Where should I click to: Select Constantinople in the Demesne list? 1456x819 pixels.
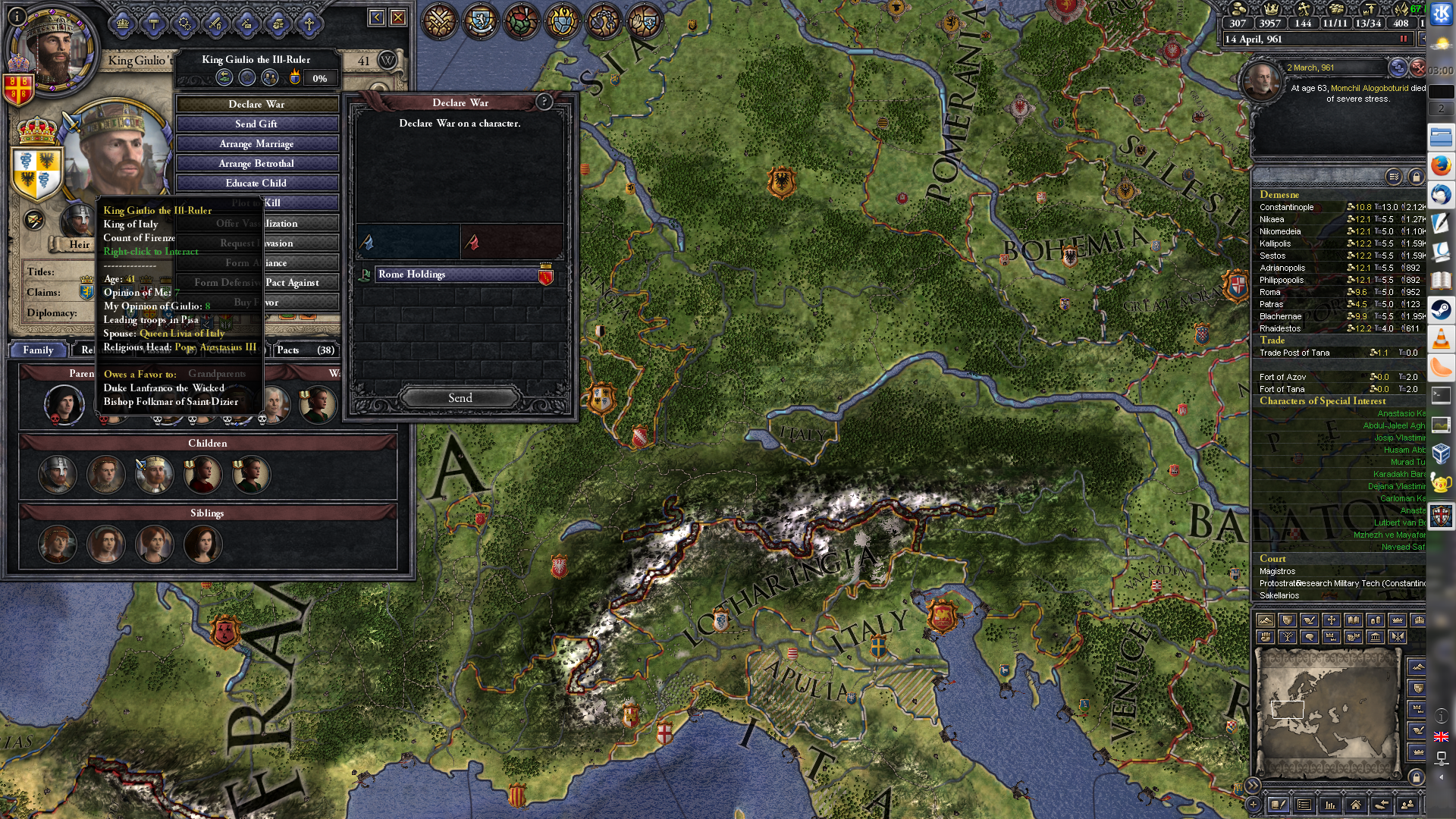click(1287, 207)
